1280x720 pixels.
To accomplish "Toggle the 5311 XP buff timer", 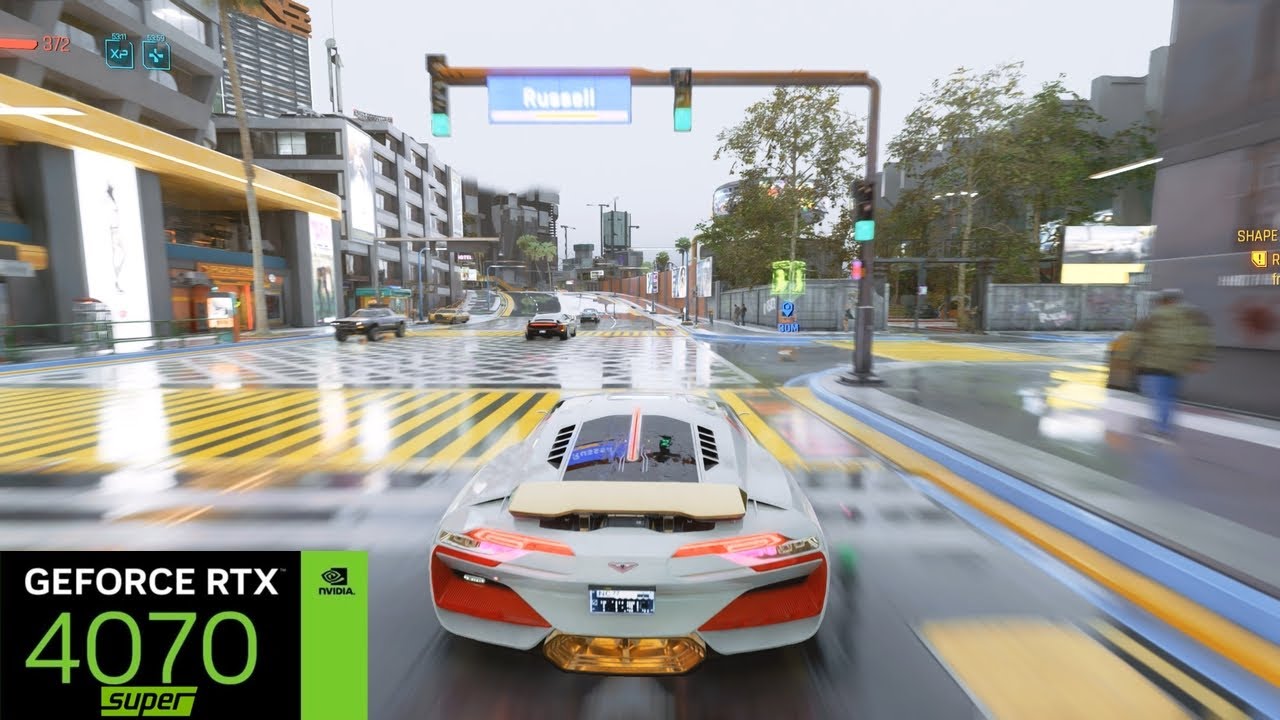I will coord(118,36).
